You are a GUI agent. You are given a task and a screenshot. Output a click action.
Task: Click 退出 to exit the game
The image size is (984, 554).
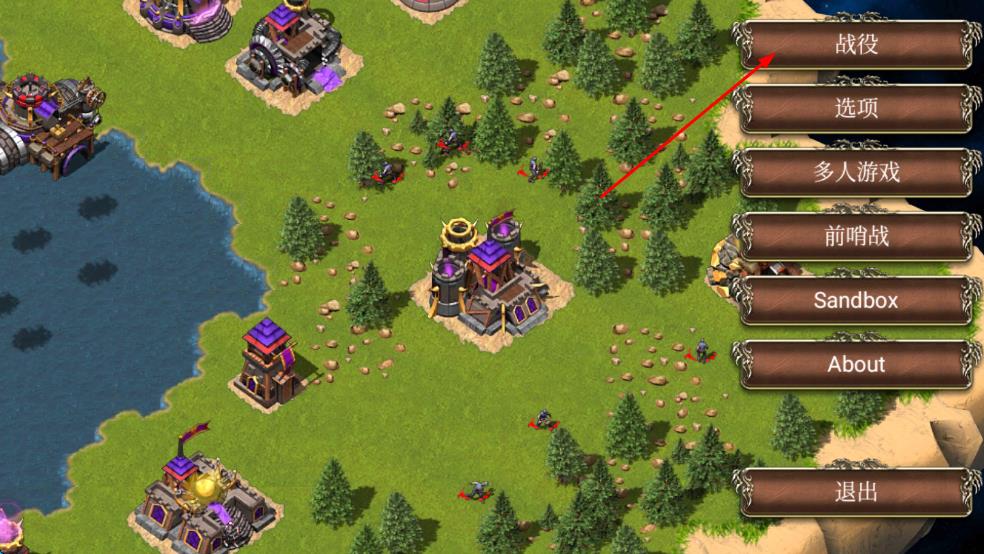click(856, 491)
